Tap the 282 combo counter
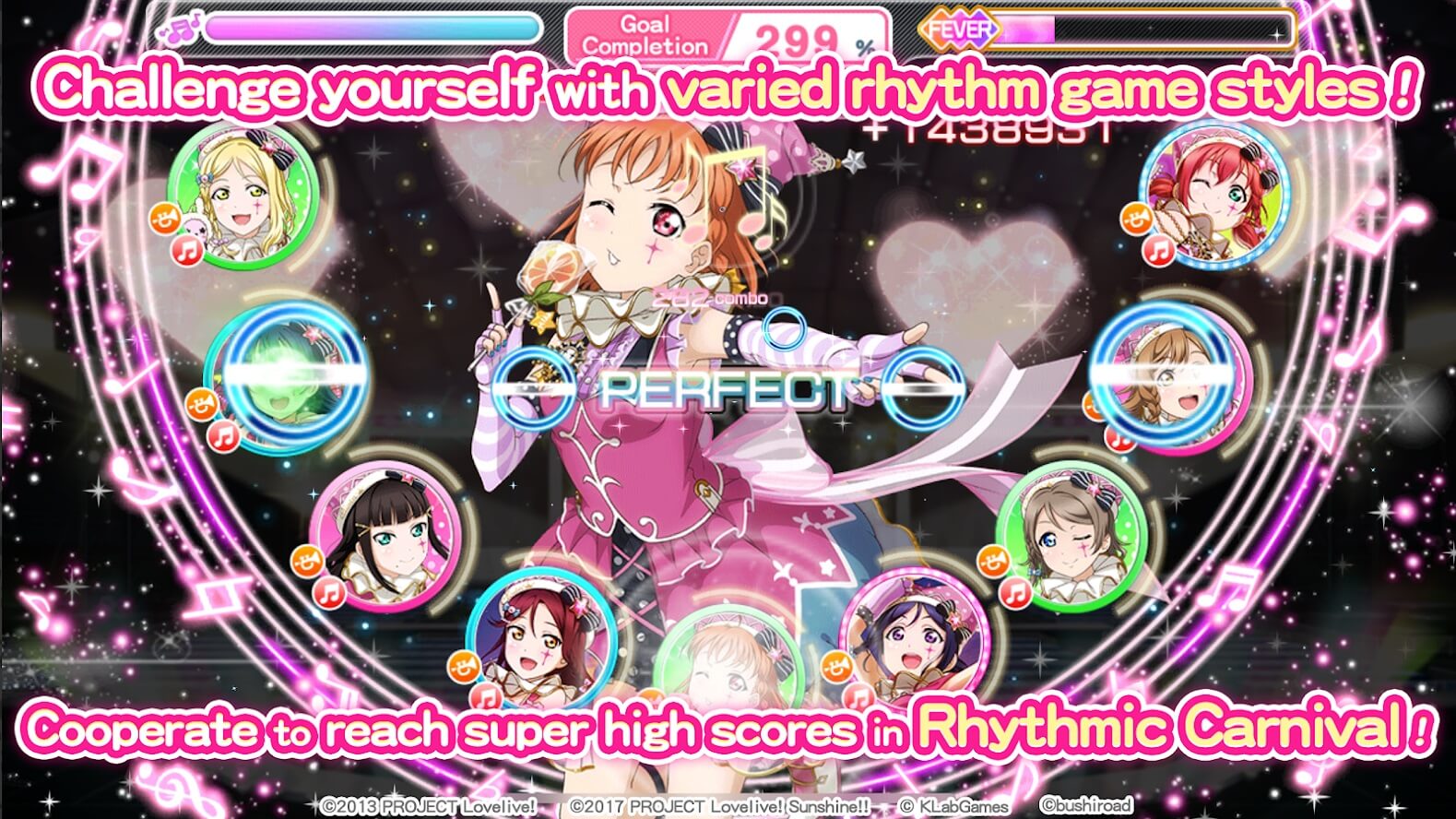 pyautogui.click(x=708, y=297)
